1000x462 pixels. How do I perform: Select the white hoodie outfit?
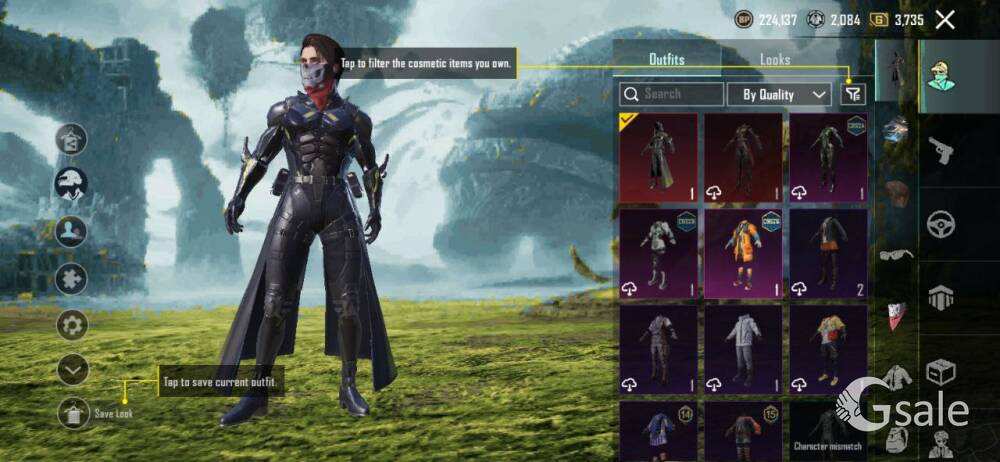[x=743, y=348]
